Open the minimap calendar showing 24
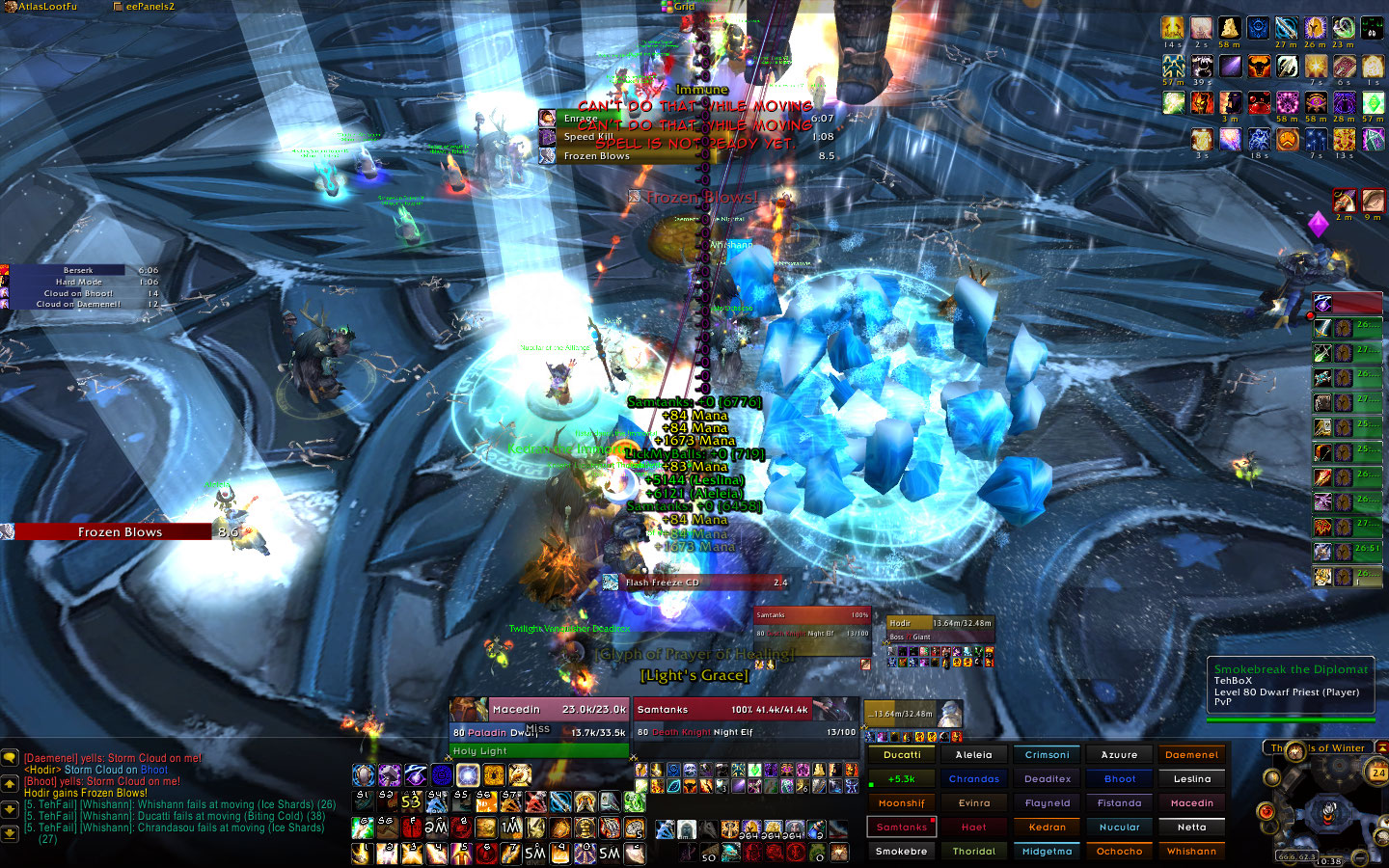The width and height of the screenshot is (1389, 868). click(x=1377, y=773)
